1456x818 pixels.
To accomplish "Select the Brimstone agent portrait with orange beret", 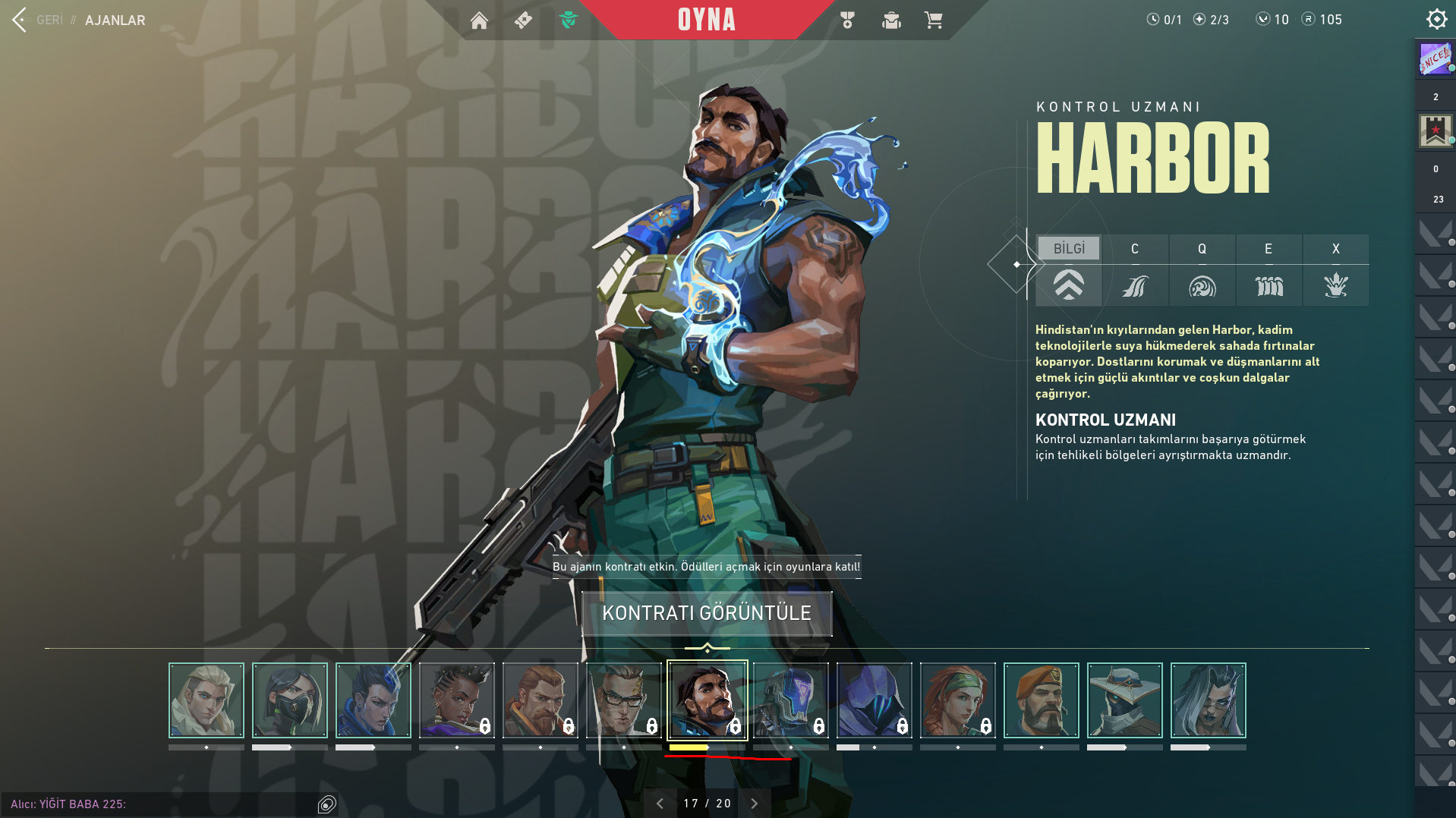I will 1041,700.
